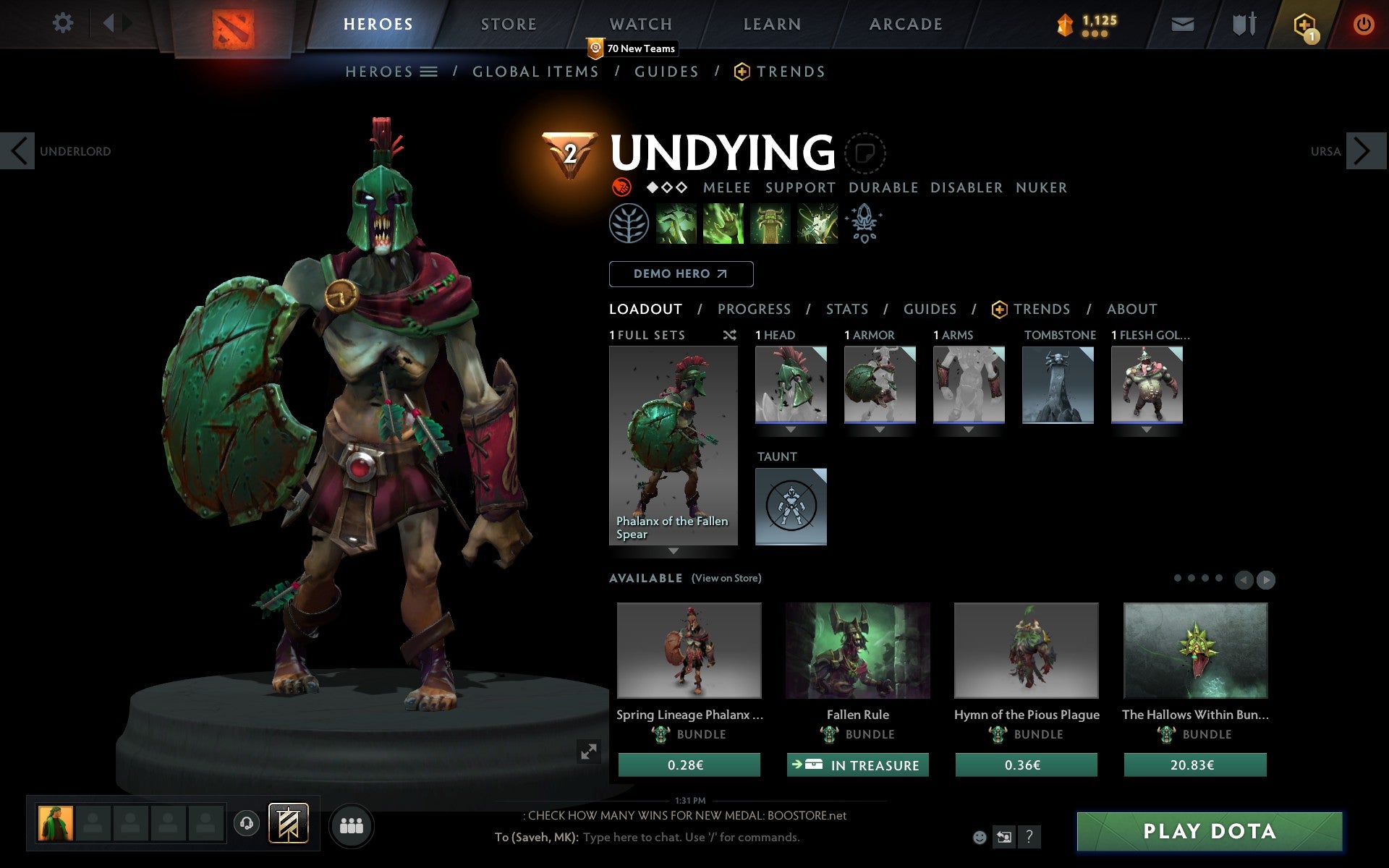The image size is (1389, 868).
Task: Click the Armory shield-and-sword icon
Action: coord(1245,23)
